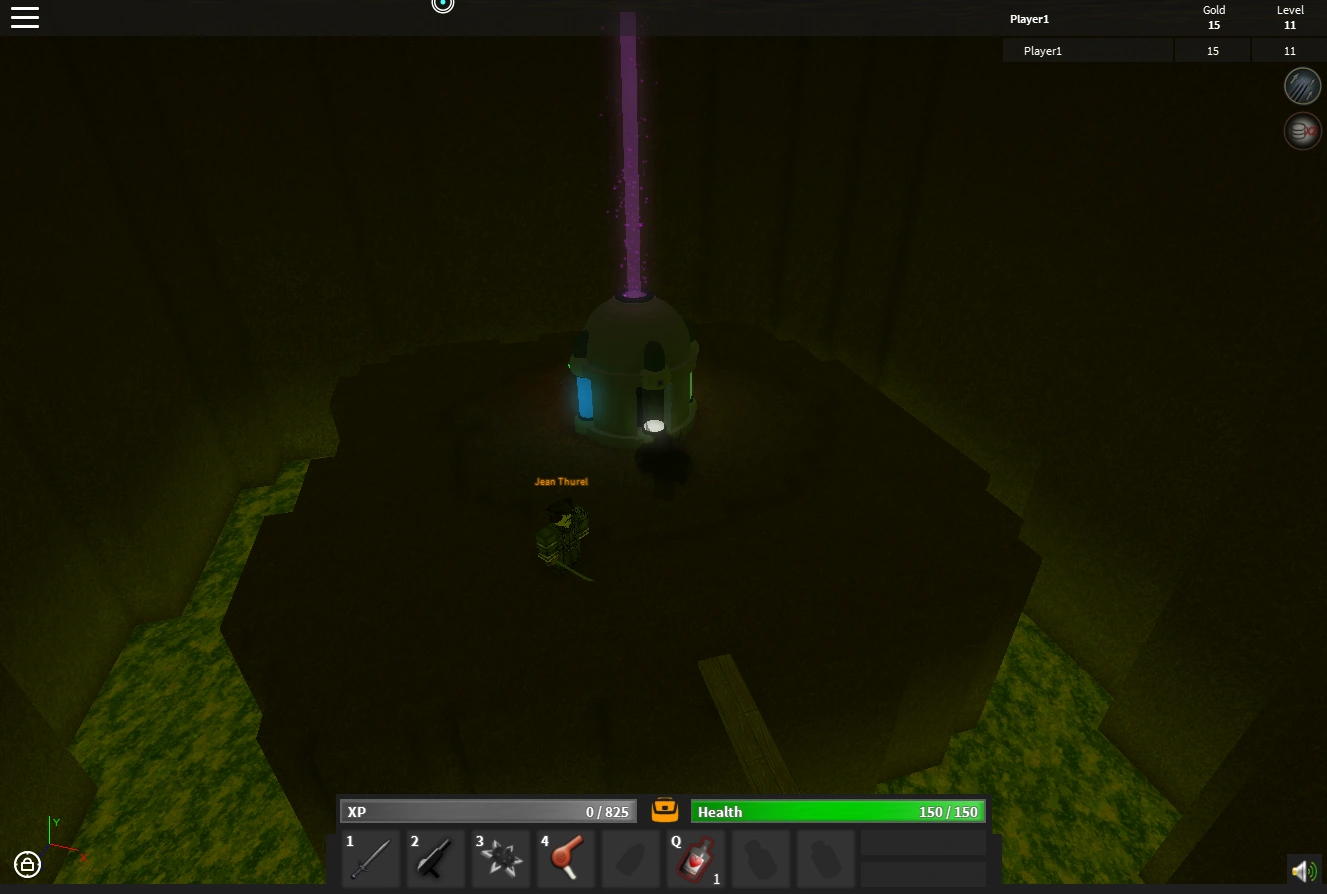Select the sword in hotbar slot 1
The height and width of the screenshot is (894, 1327).
(x=370, y=858)
